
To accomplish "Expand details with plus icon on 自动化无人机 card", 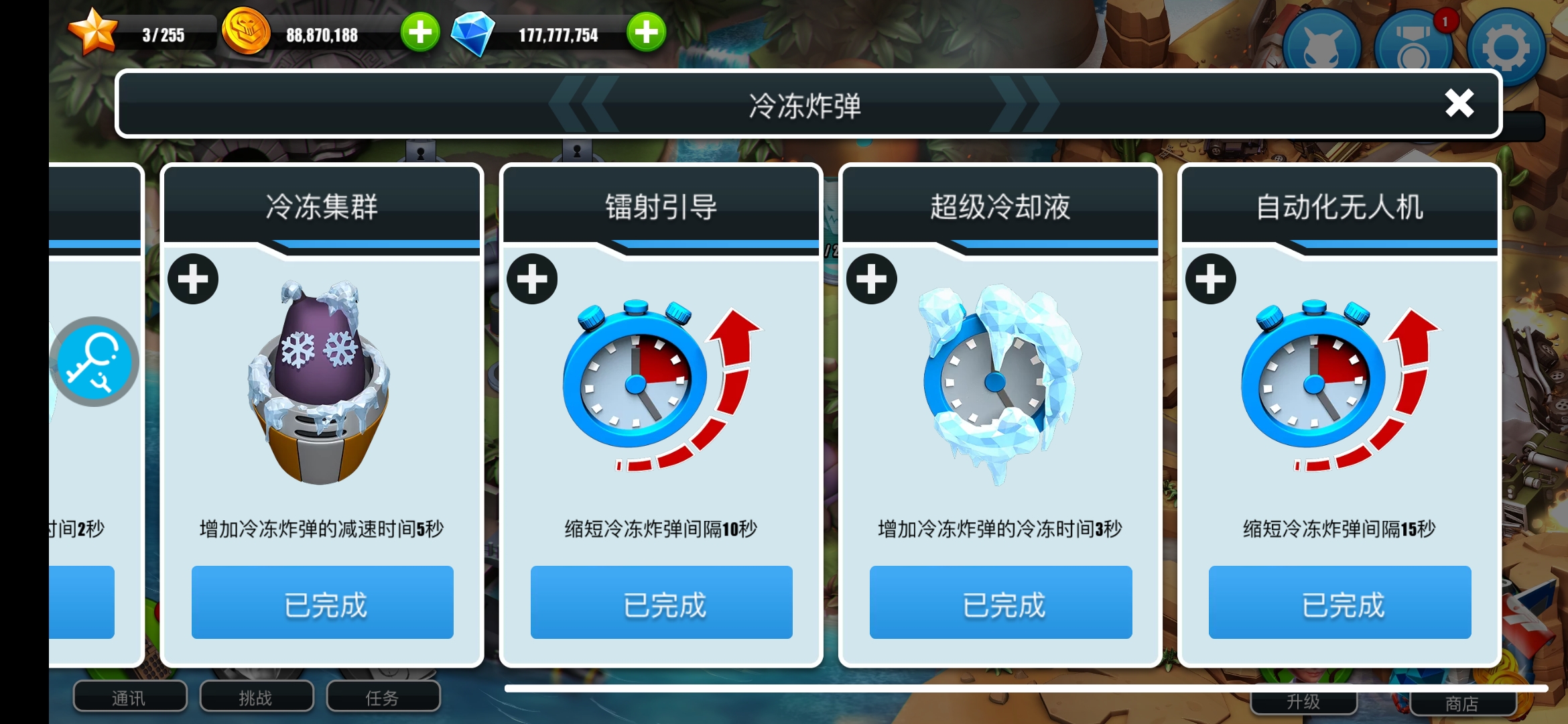I will pos(1210,279).
